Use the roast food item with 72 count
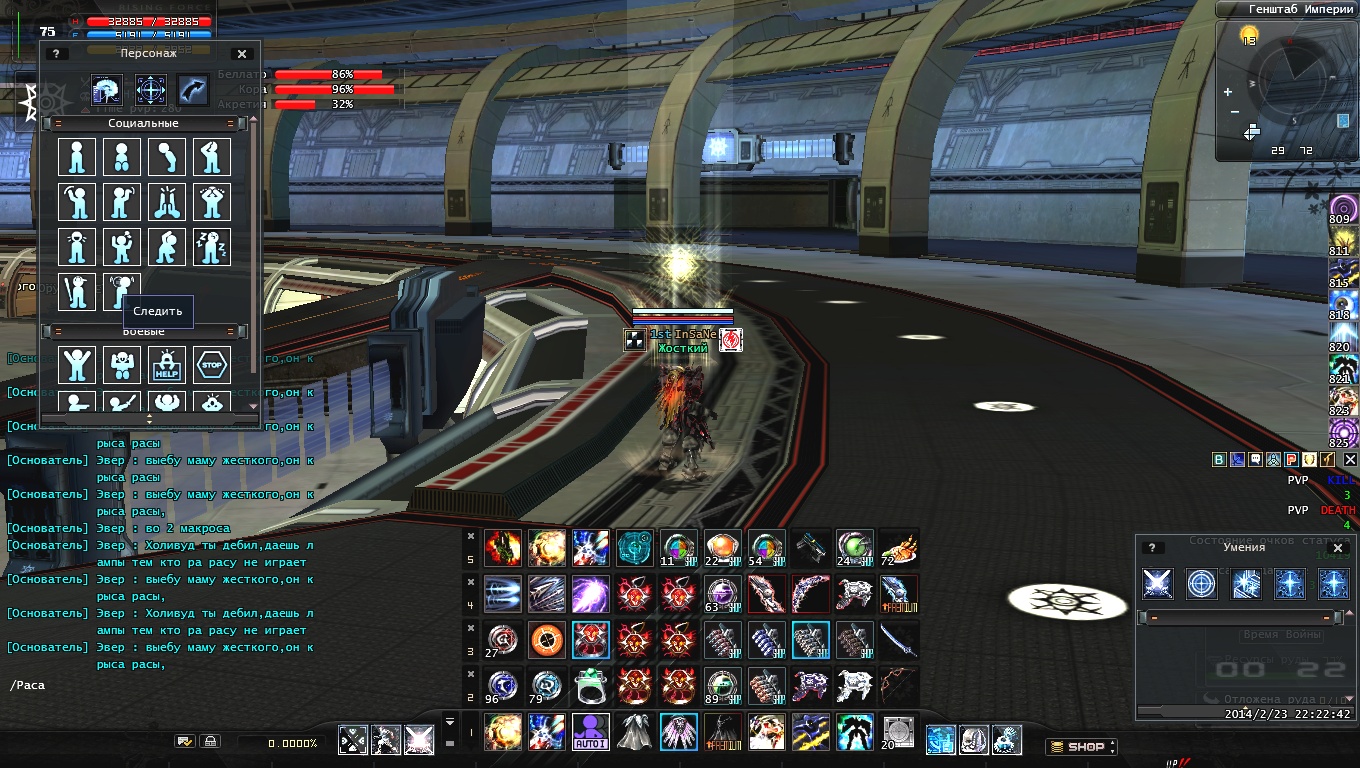The width and height of the screenshot is (1360, 768). point(899,548)
